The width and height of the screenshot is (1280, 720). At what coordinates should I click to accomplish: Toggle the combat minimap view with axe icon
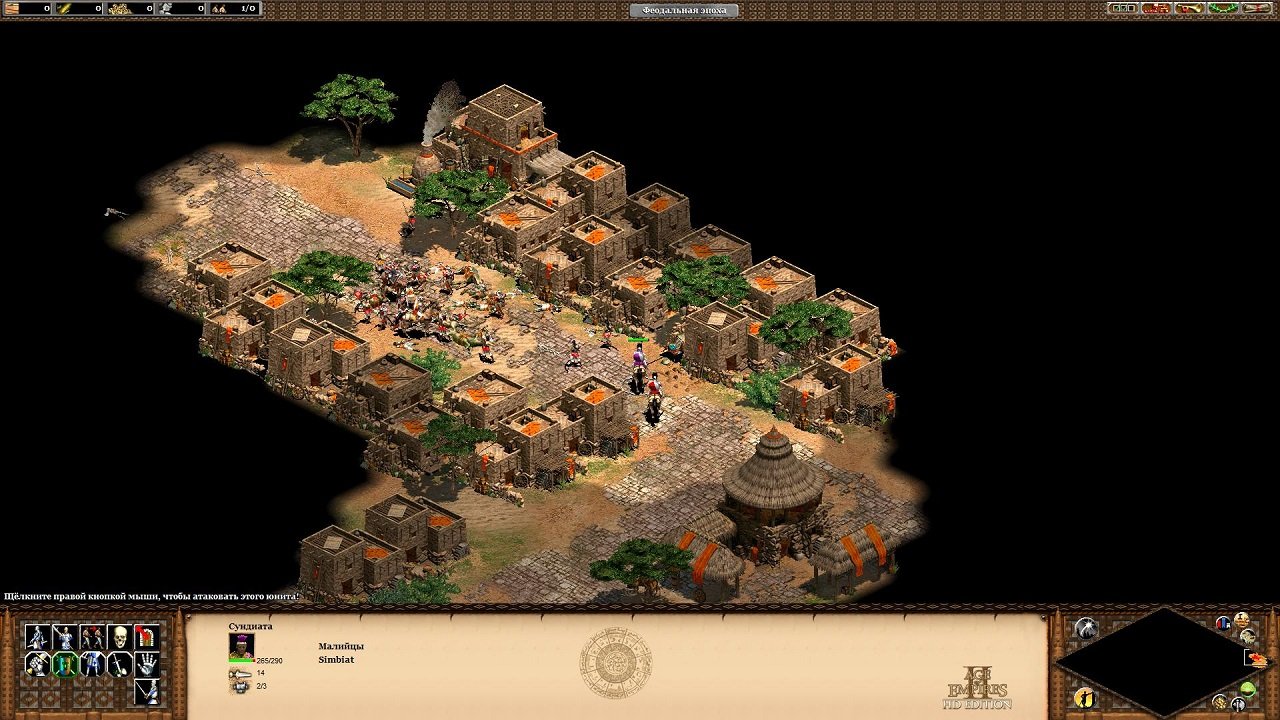[x=1238, y=704]
